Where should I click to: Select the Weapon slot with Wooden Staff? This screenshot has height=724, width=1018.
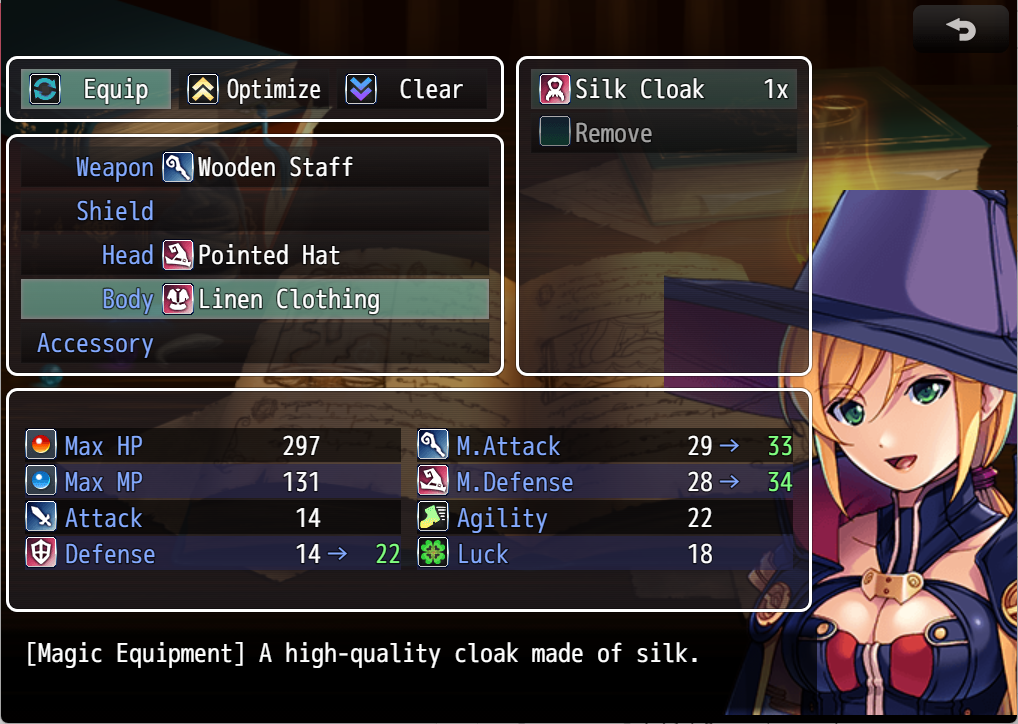255,167
